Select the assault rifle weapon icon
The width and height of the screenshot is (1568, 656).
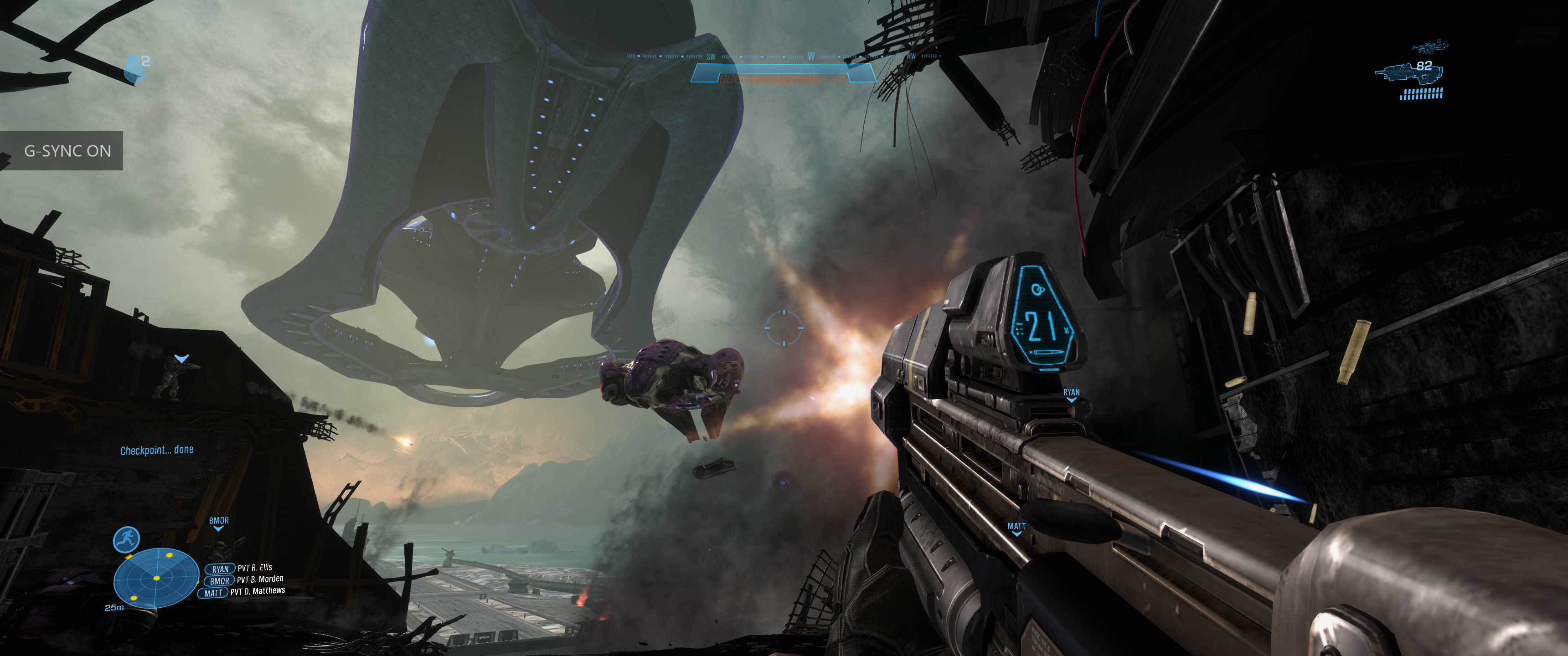[1407, 73]
